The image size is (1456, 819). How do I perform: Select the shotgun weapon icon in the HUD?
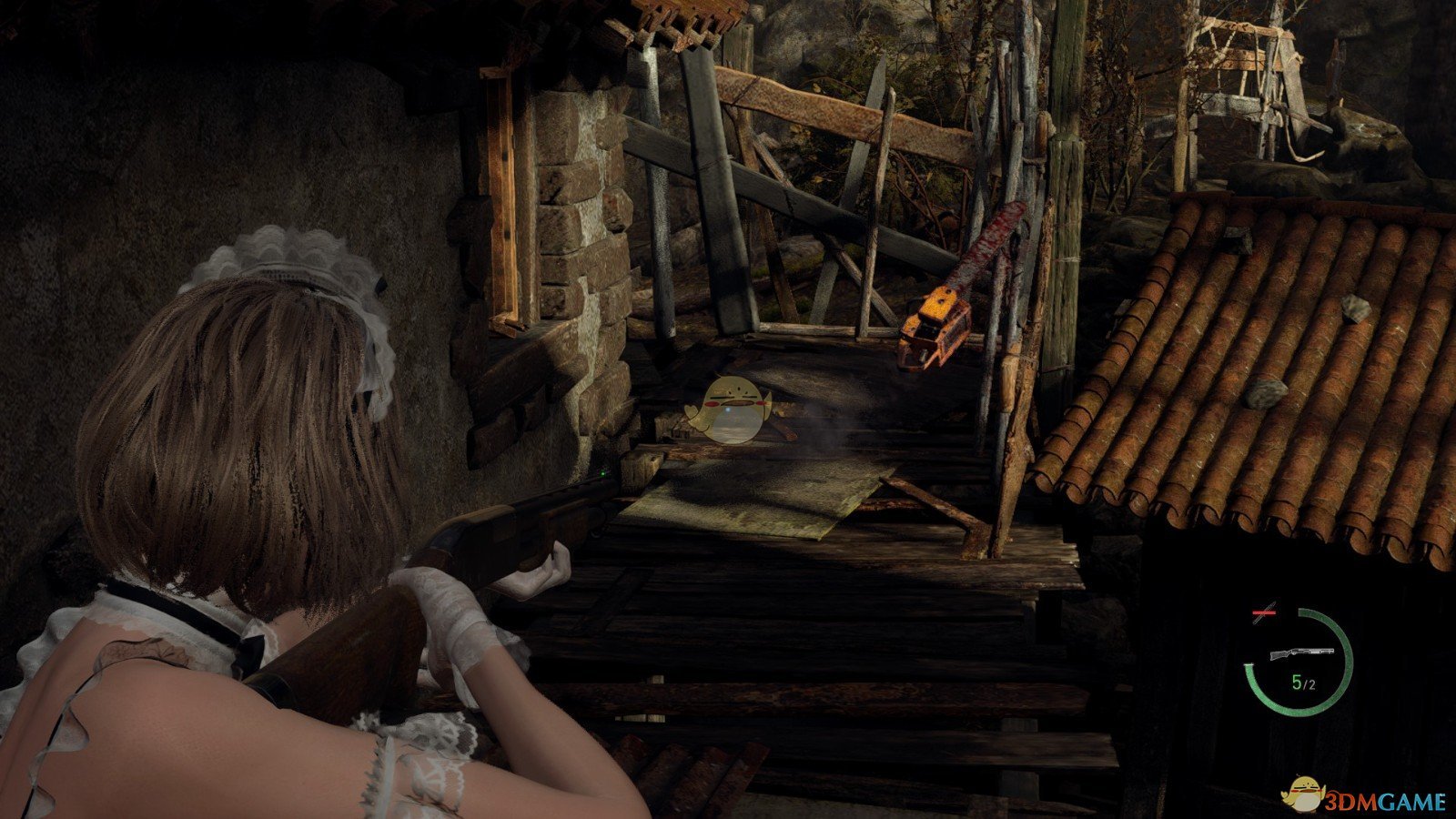point(1301,653)
